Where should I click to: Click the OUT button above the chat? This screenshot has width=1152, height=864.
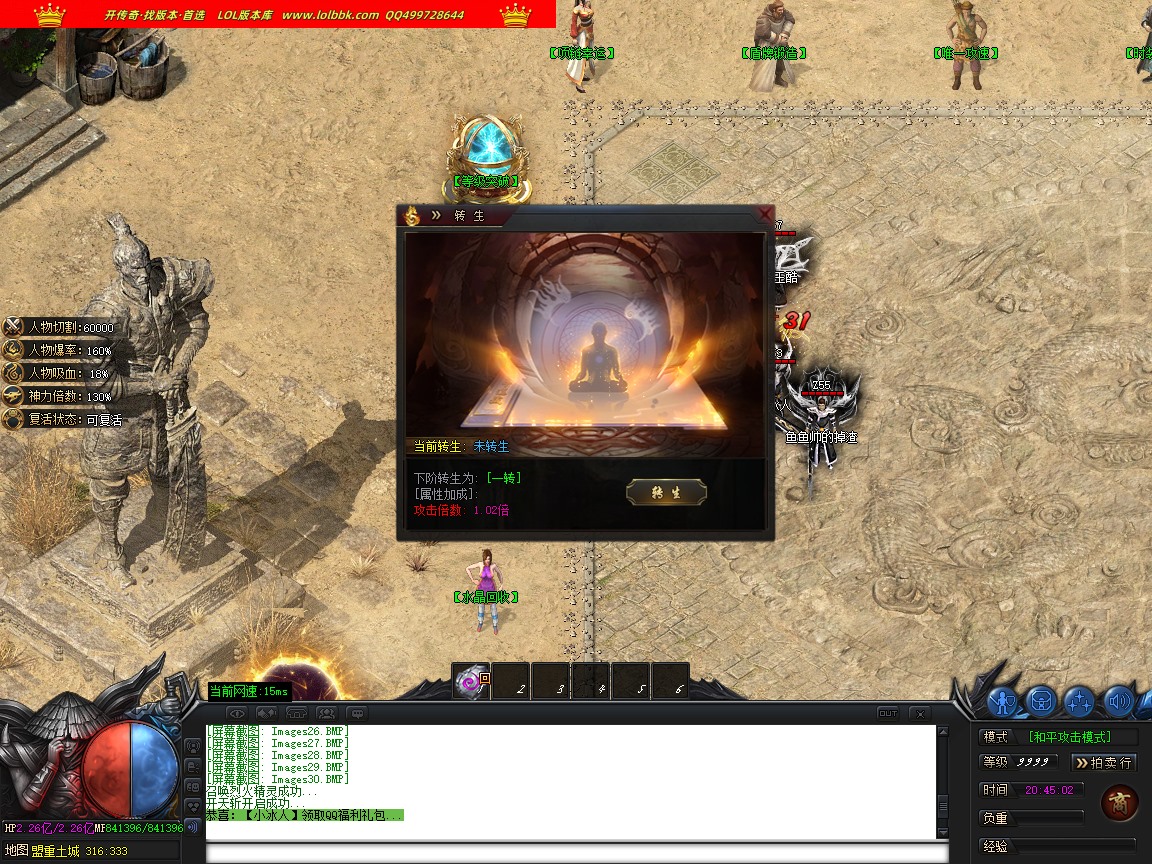(888, 714)
